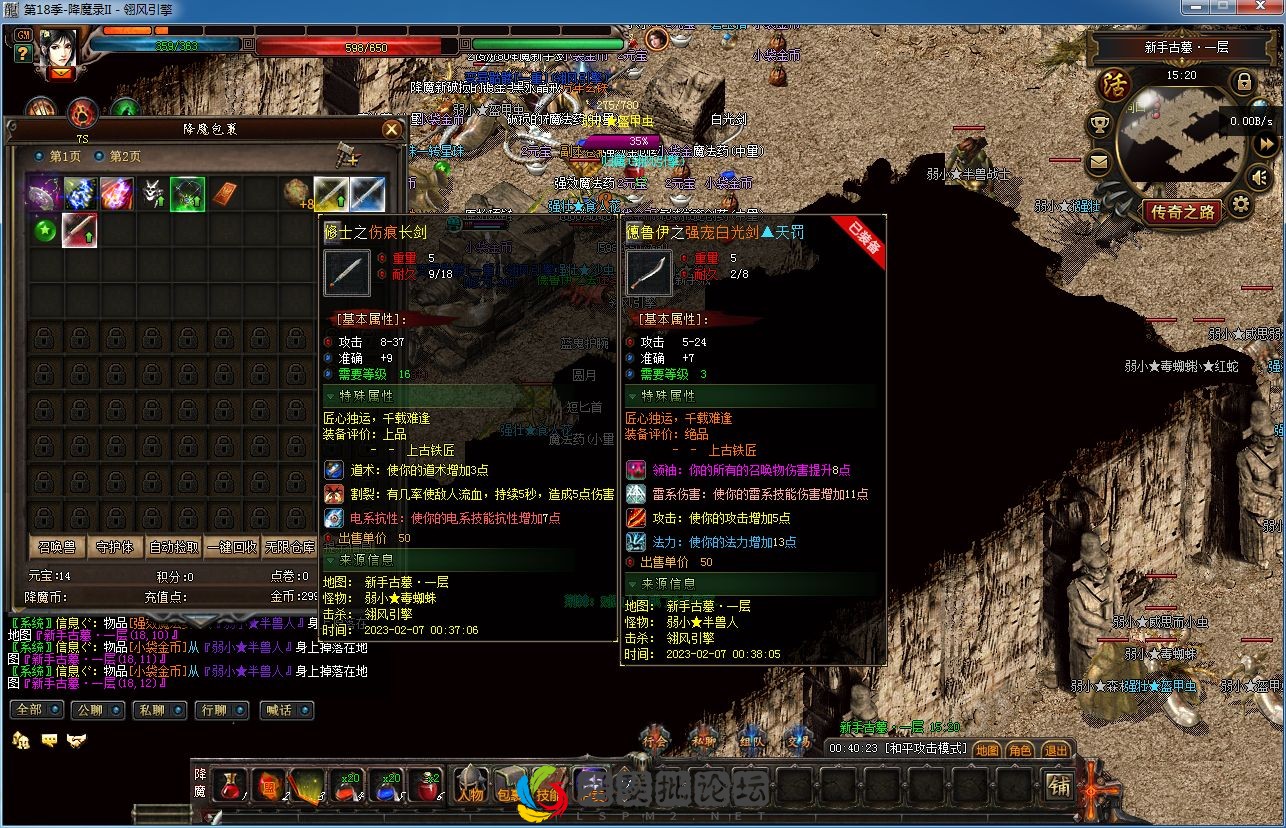Open the 人物 character panel icon
Screen dimensions: 1286x828
tap(470, 784)
